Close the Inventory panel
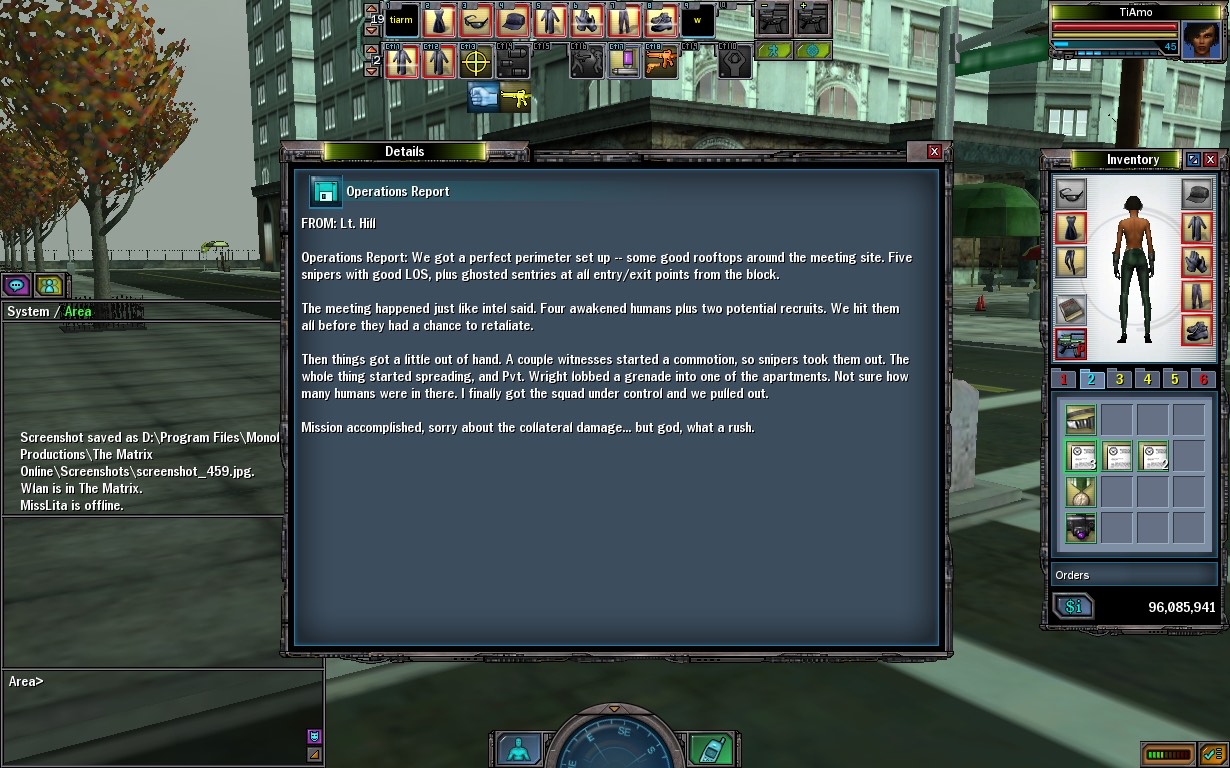This screenshot has width=1230, height=768. 1211,160
